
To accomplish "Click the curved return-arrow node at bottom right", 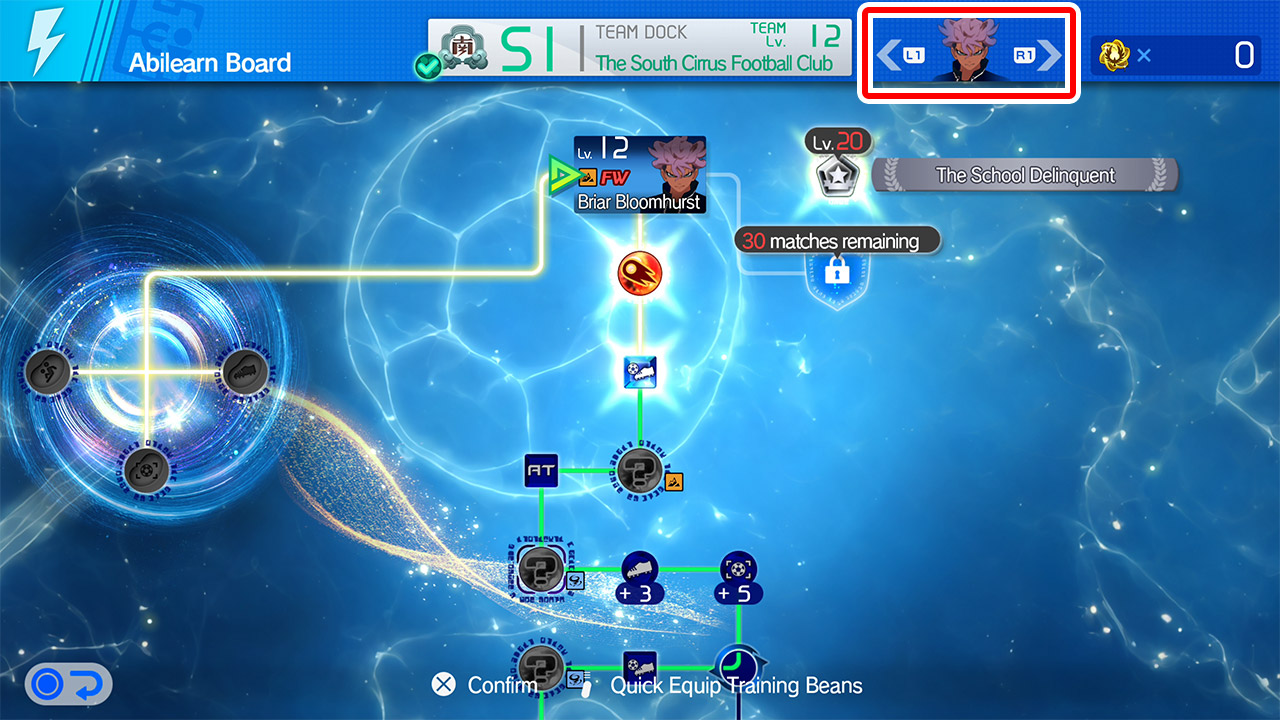I will coord(737,663).
